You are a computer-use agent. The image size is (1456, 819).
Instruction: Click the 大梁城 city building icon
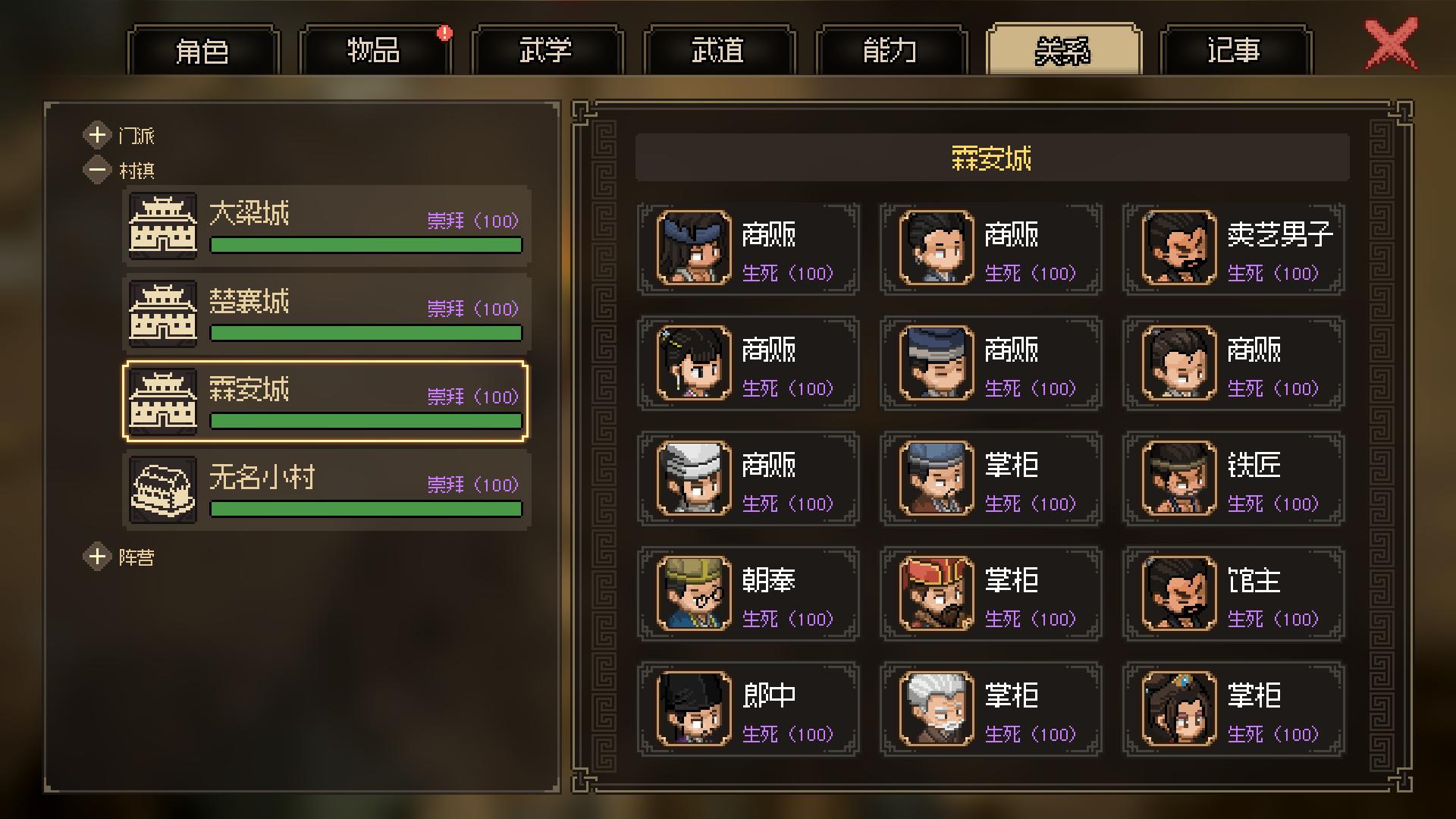tap(162, 225)
